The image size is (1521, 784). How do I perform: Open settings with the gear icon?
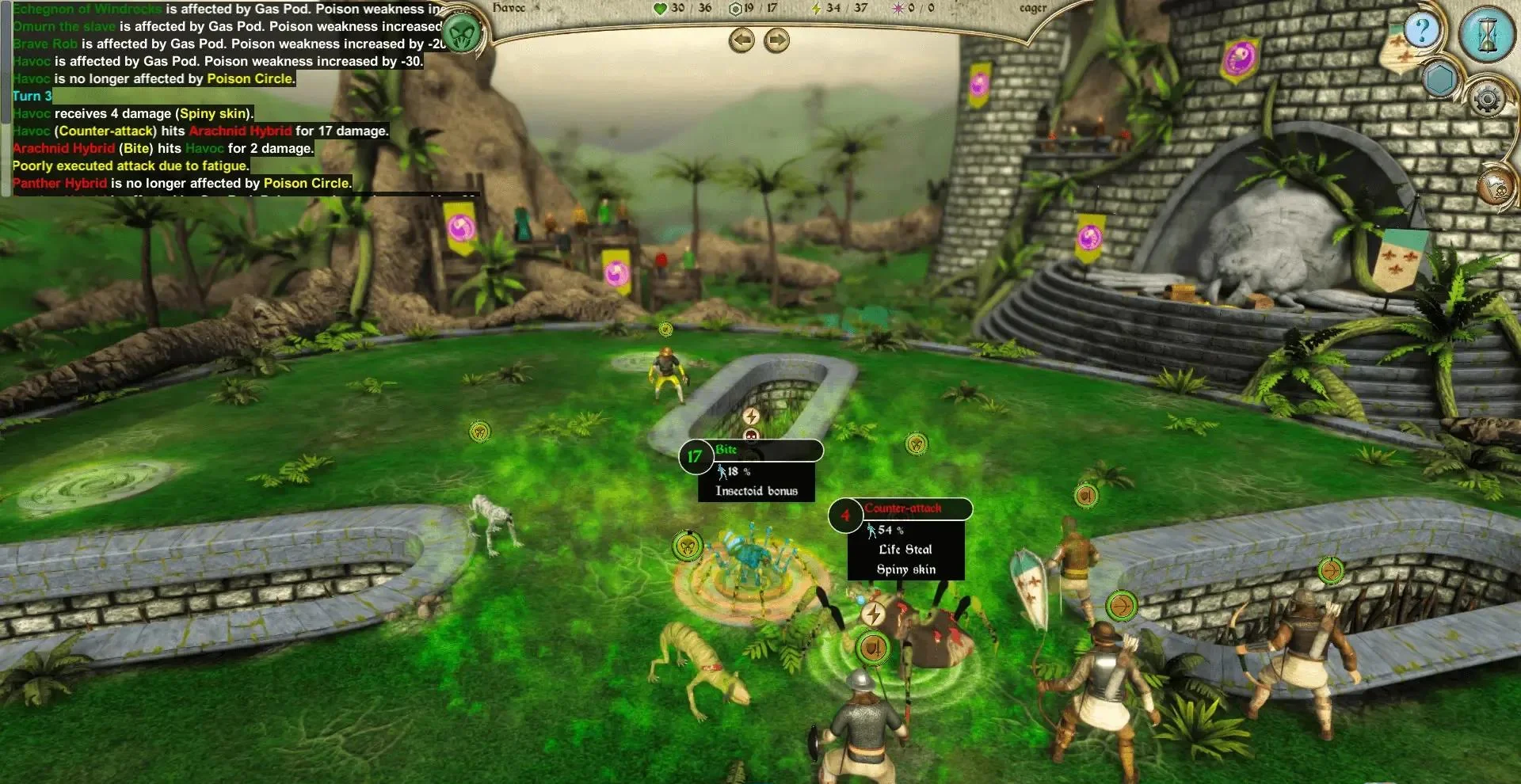(1487, 100)
